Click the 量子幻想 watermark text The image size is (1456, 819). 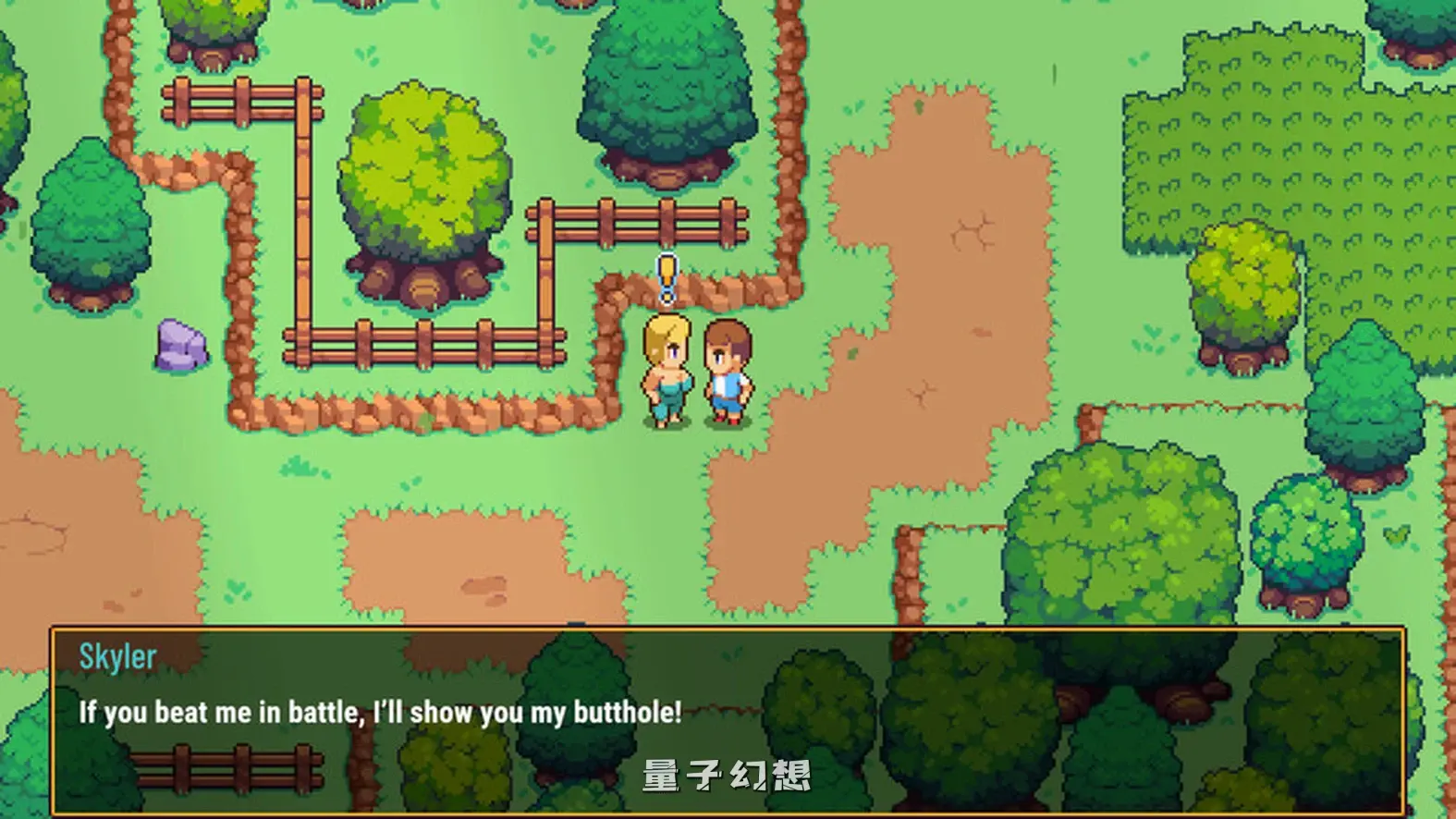(x=727, y=776)
